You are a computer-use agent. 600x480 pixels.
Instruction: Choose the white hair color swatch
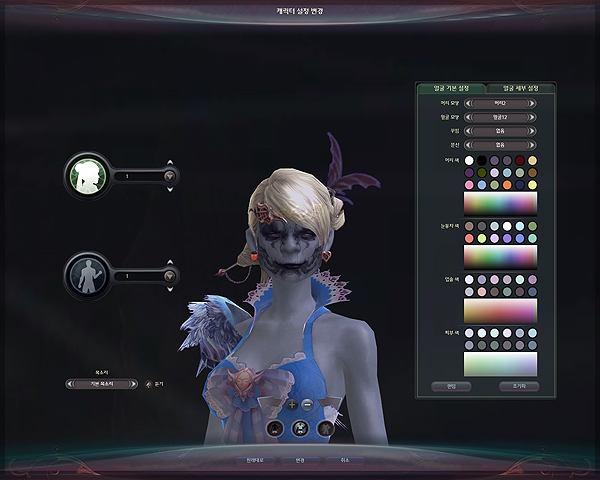(469, 160)
